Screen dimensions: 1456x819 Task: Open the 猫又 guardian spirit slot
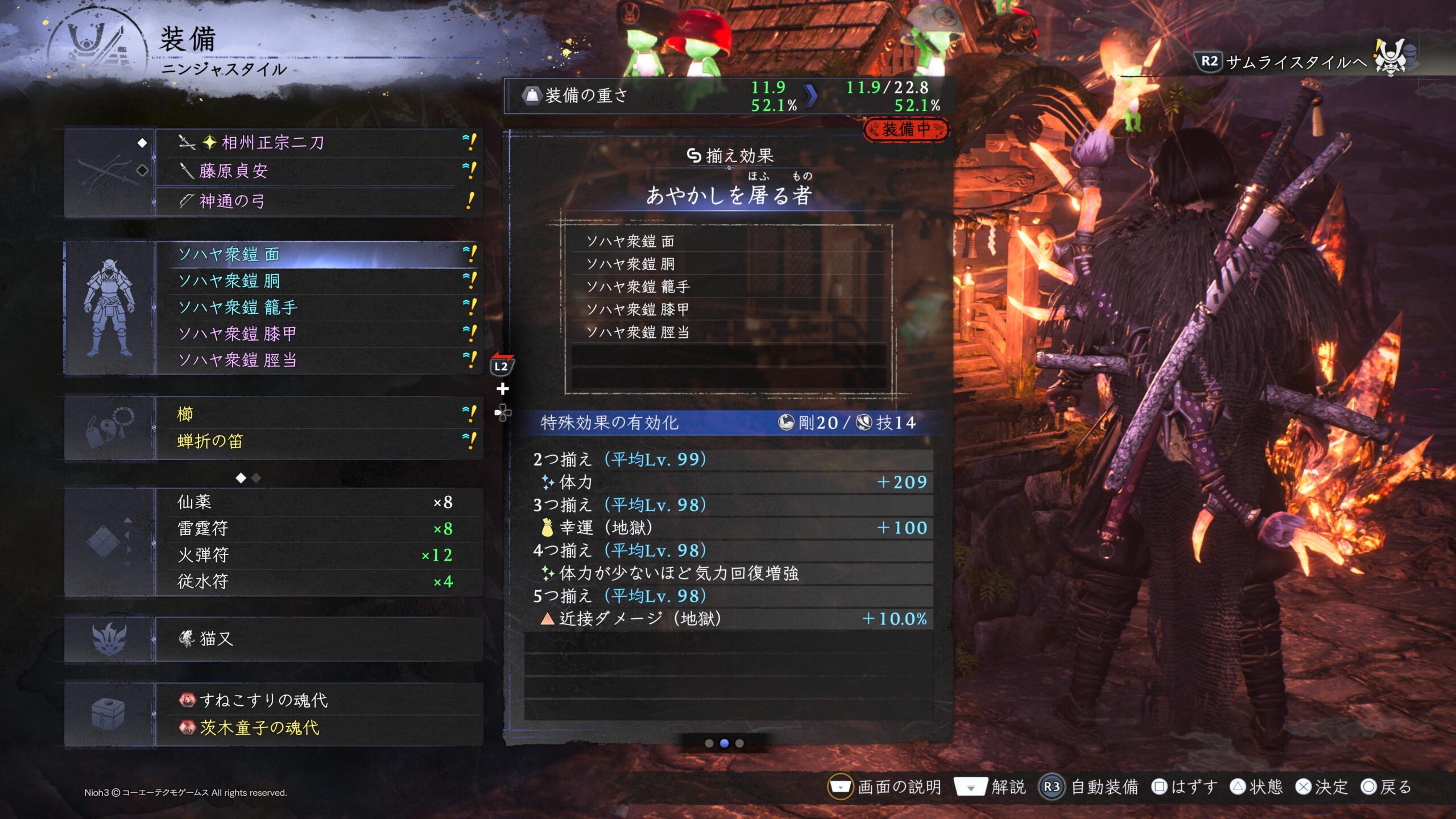click(318, 639)
